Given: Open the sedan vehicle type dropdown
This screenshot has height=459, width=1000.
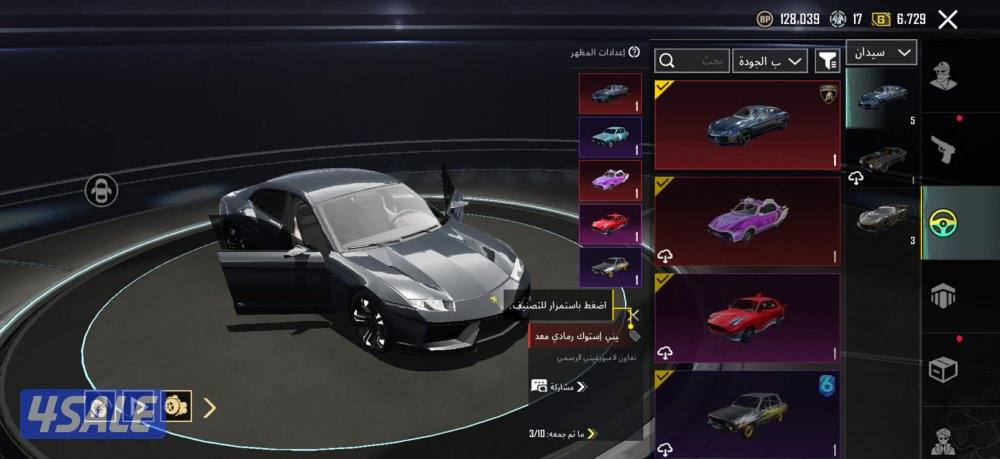Looking at the screenshot, I should pos(881,52).
